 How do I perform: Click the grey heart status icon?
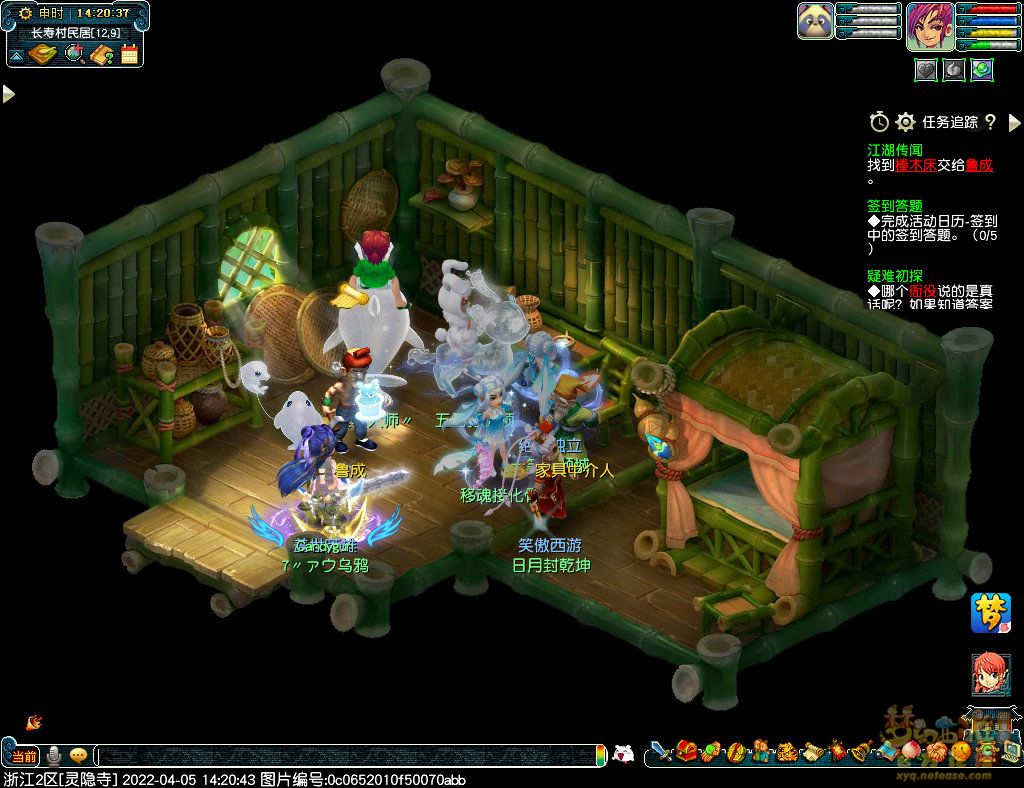926,69
